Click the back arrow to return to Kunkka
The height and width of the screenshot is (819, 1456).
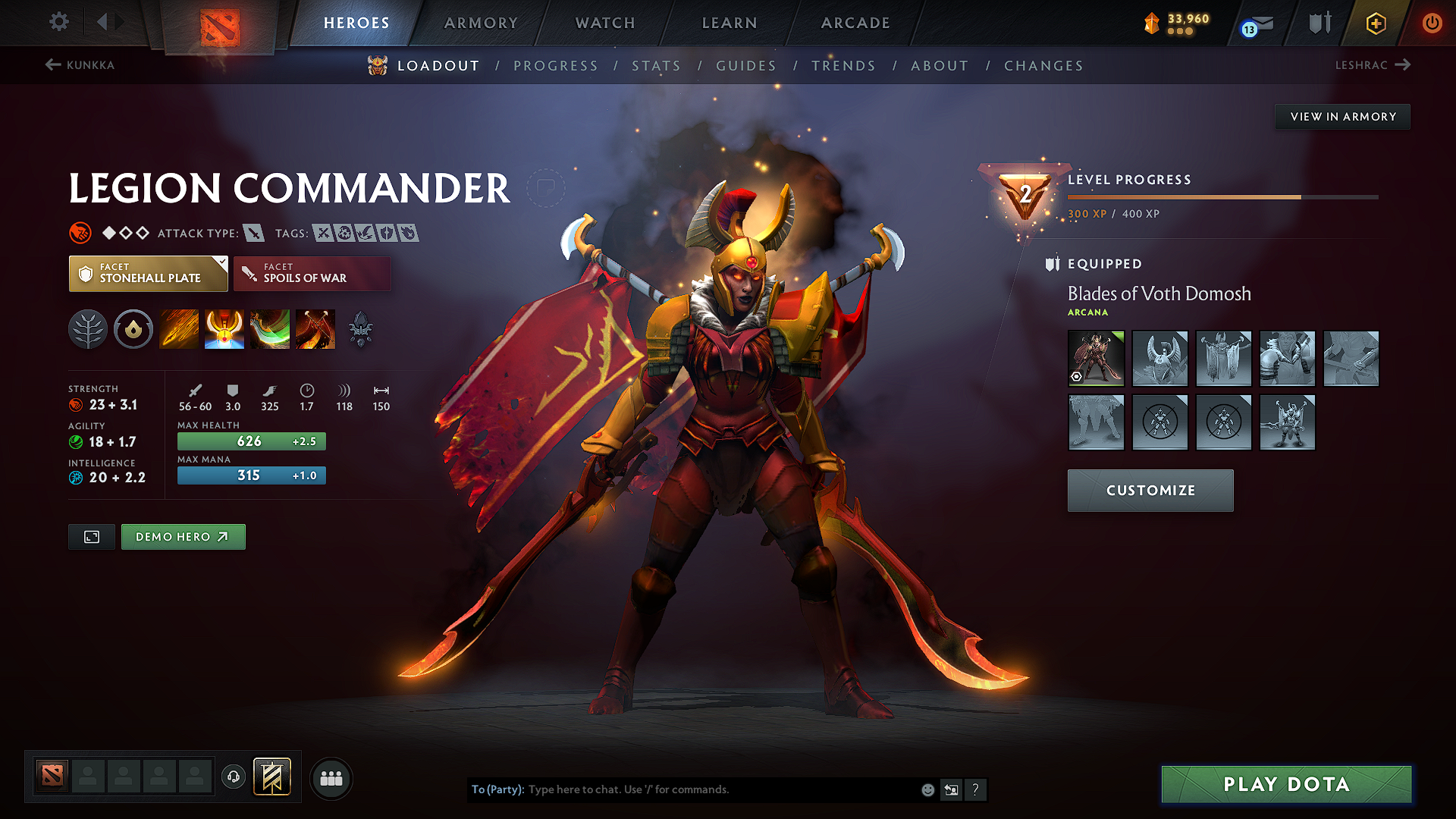(52, 64)
